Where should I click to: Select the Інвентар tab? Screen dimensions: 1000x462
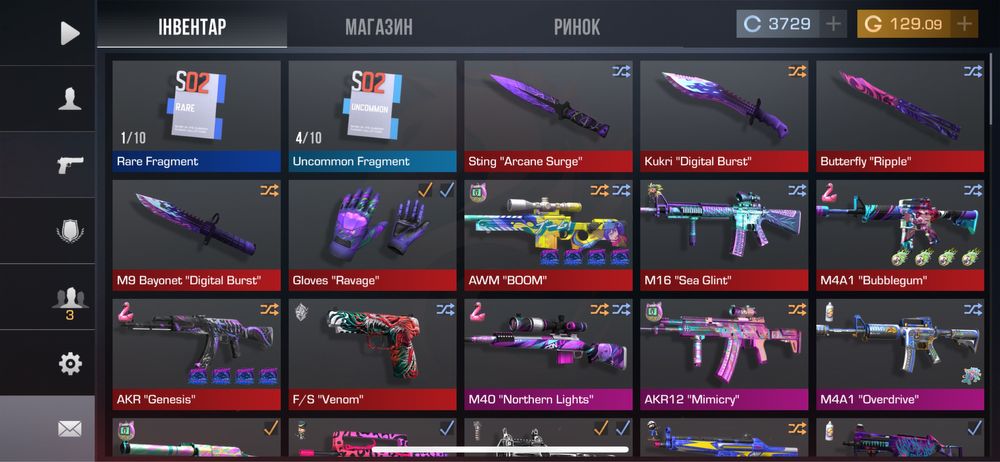pyautogui.click(x=192, y=26)
